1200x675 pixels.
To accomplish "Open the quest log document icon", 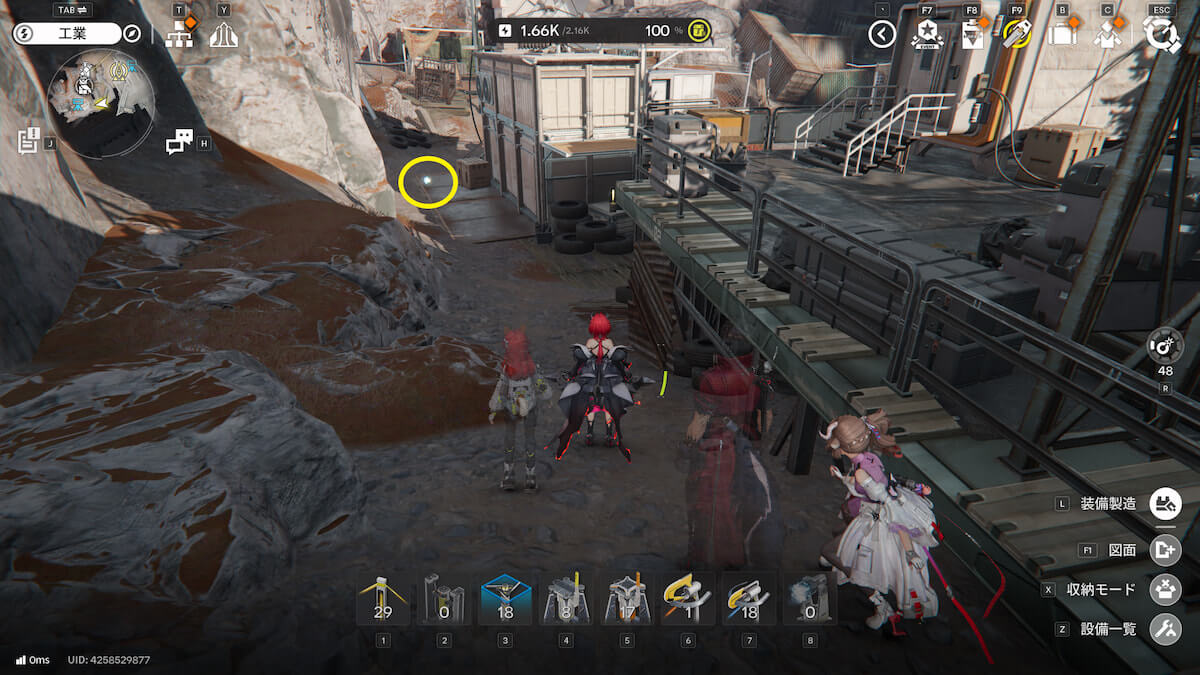I will [x=28, y=141].
